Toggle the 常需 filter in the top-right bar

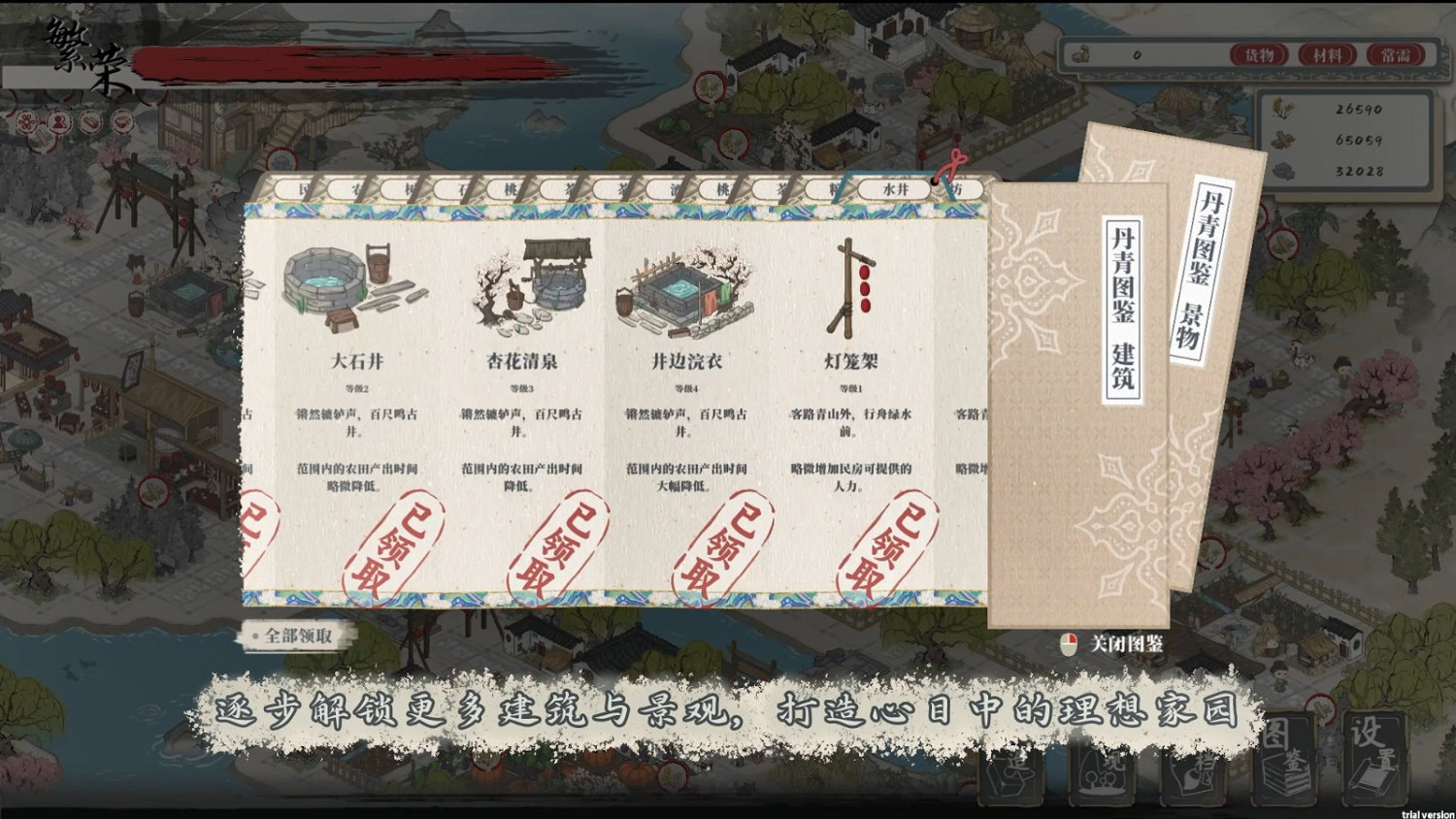coord(1395,55)
